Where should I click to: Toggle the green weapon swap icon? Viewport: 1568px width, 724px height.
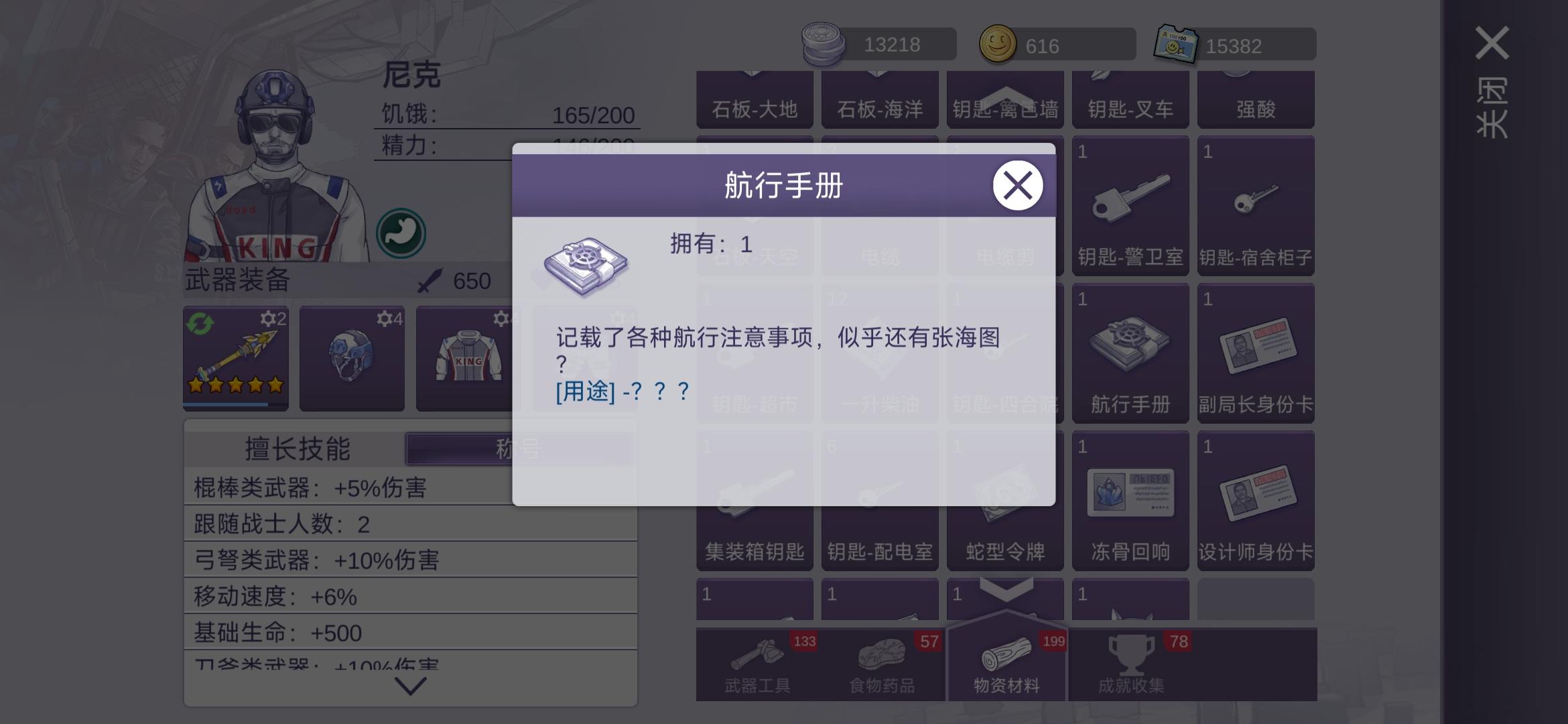tap(200, 323)
